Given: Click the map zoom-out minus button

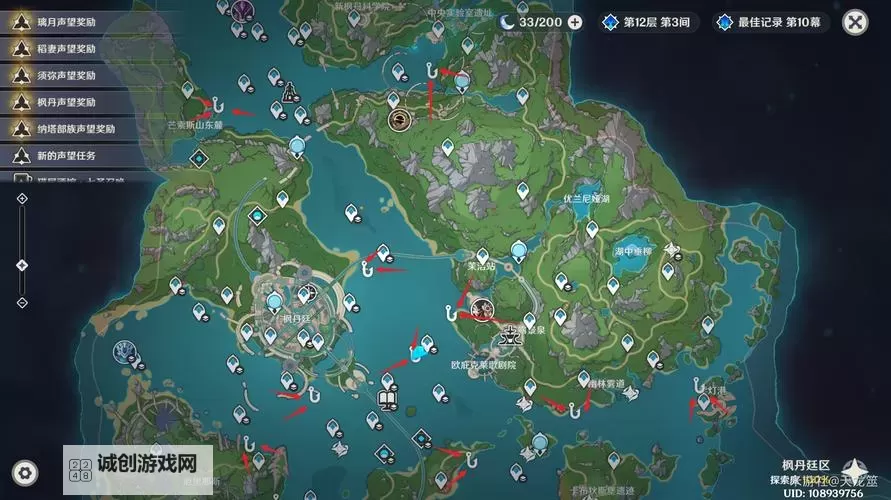Looking at the screenshot, I should point(22,303).
